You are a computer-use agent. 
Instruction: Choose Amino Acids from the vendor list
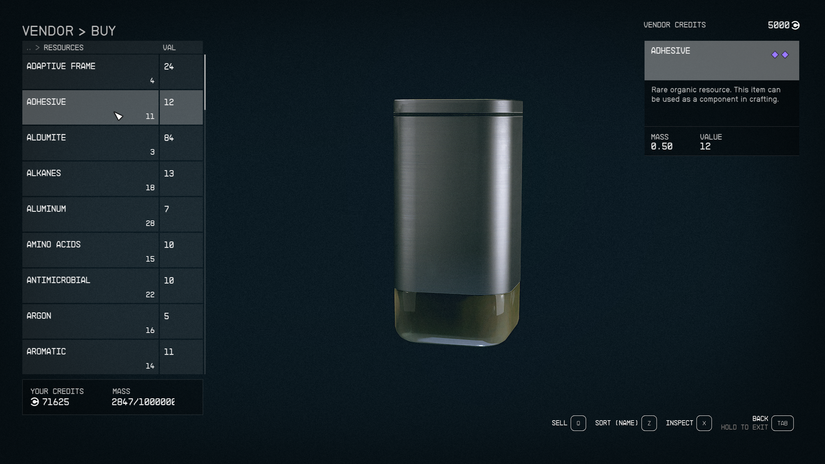(90, 250)
